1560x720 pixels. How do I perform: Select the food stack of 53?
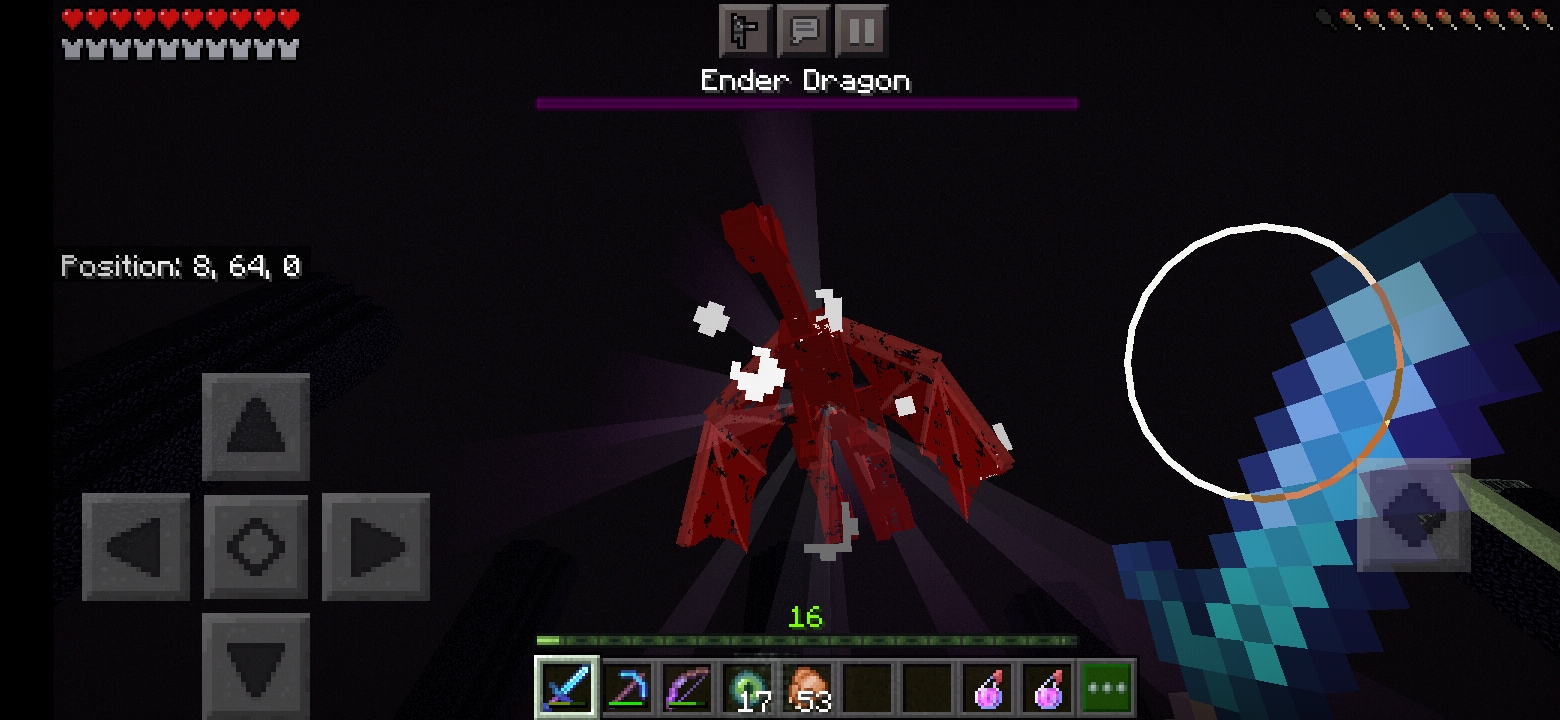807,688
